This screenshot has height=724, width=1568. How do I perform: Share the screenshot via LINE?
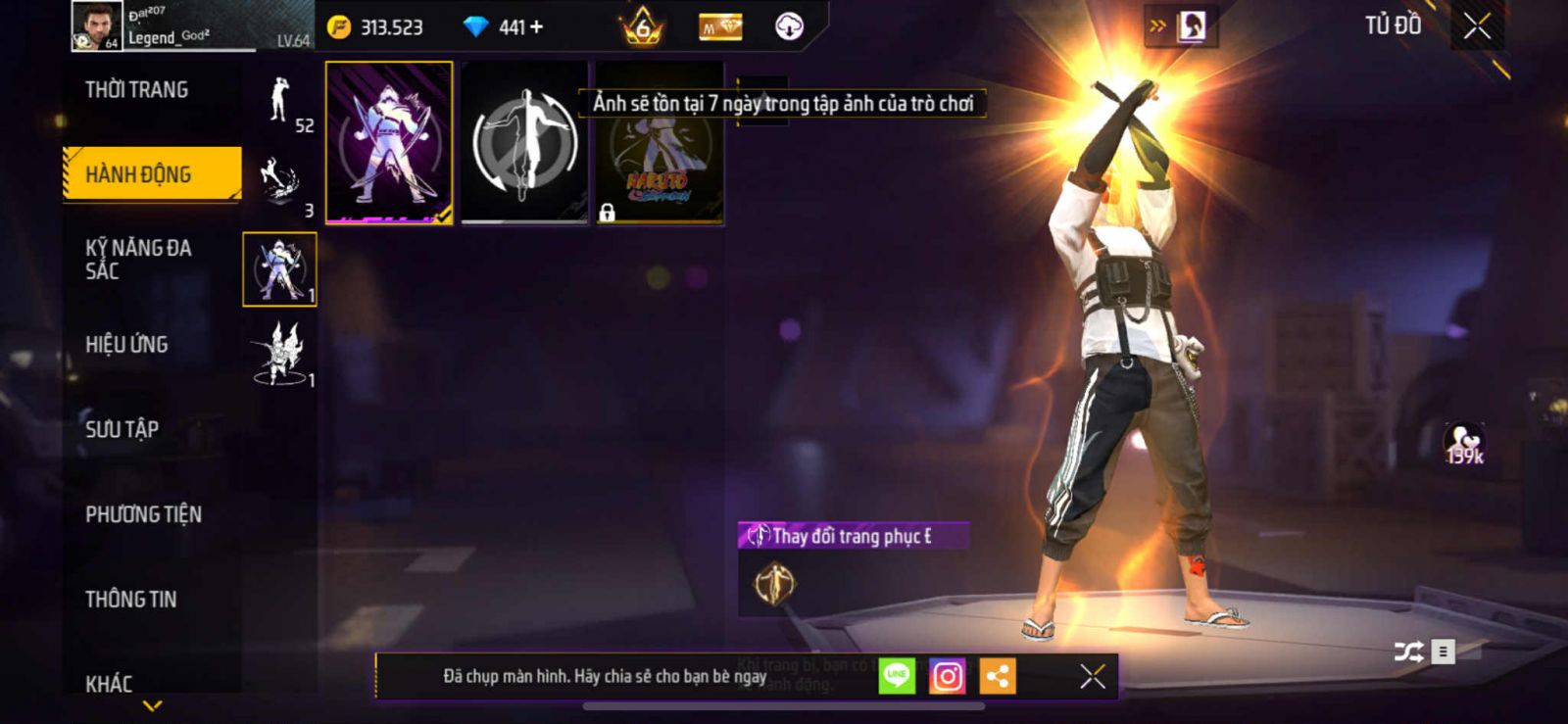click(897, 676)
